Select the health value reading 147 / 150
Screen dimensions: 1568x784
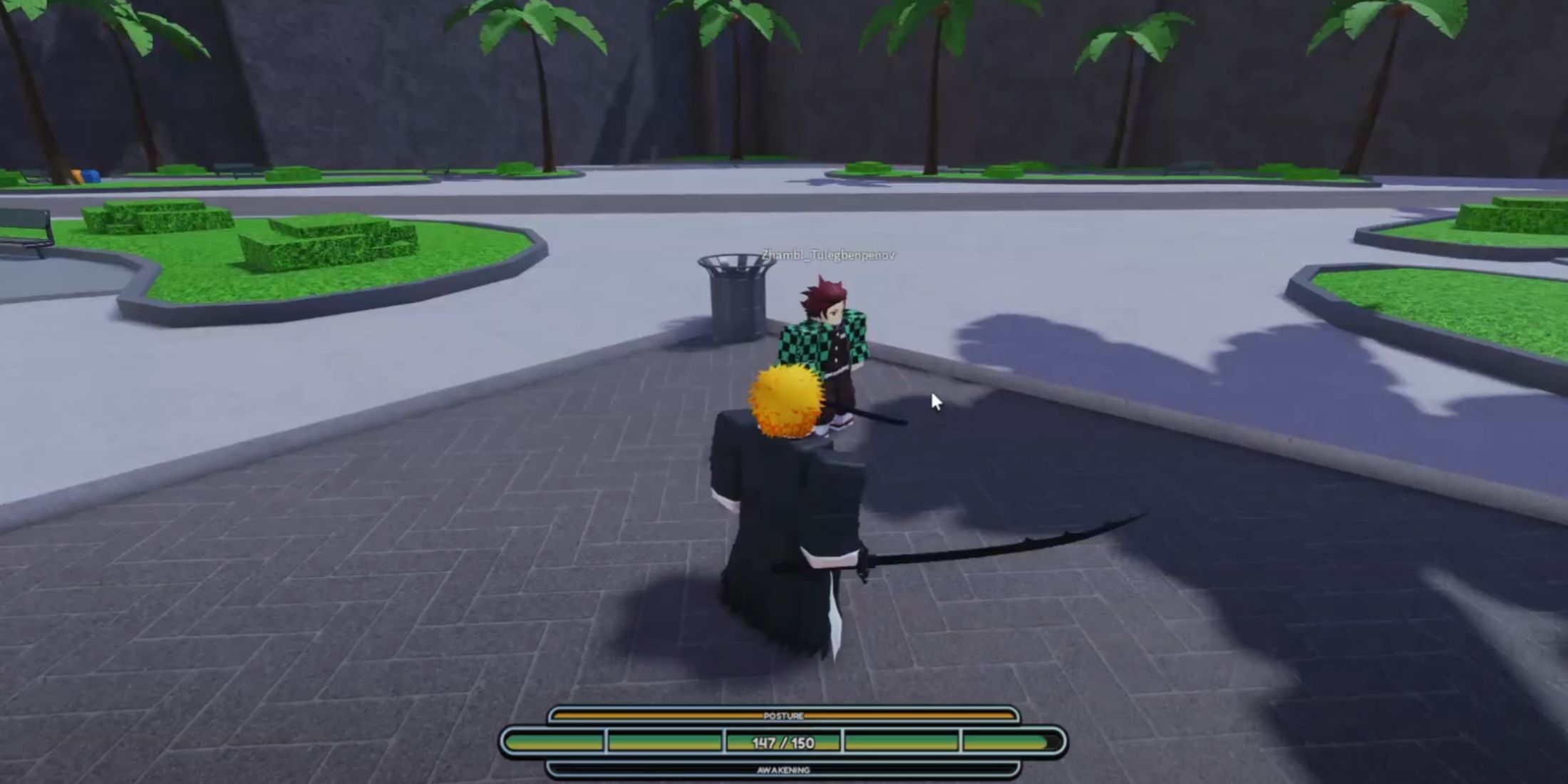coord(784,743)
